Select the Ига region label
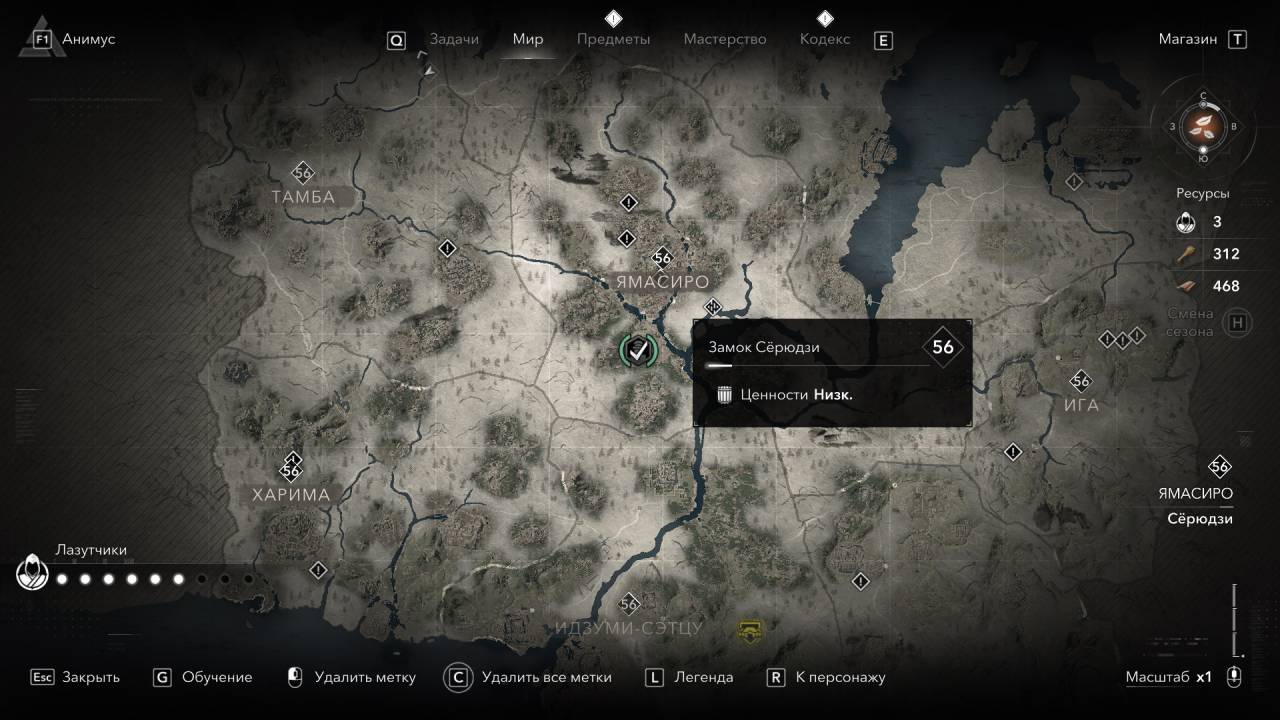This screenshot has height=720, width=1280. (x=1081, y=405)
